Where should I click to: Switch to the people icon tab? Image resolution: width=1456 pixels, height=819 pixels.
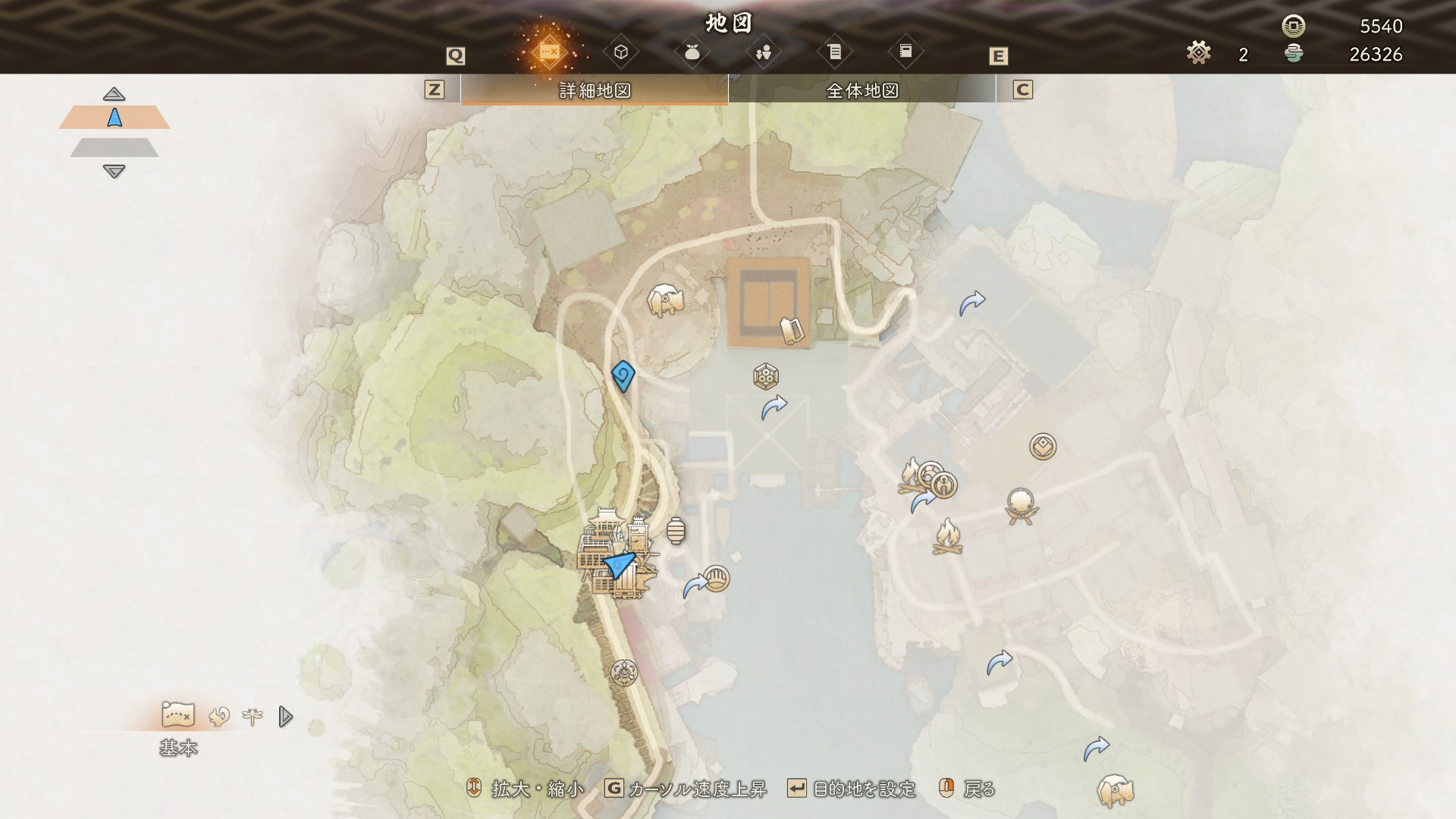click(763, 52)
